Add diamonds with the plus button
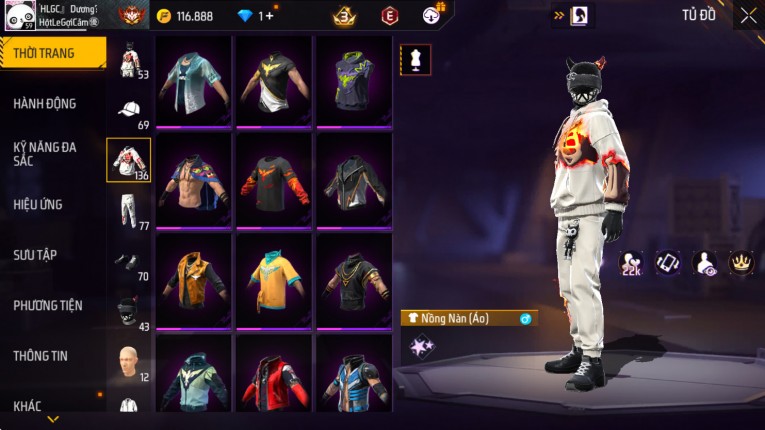765x430 pixels. [x=267, y=16]
